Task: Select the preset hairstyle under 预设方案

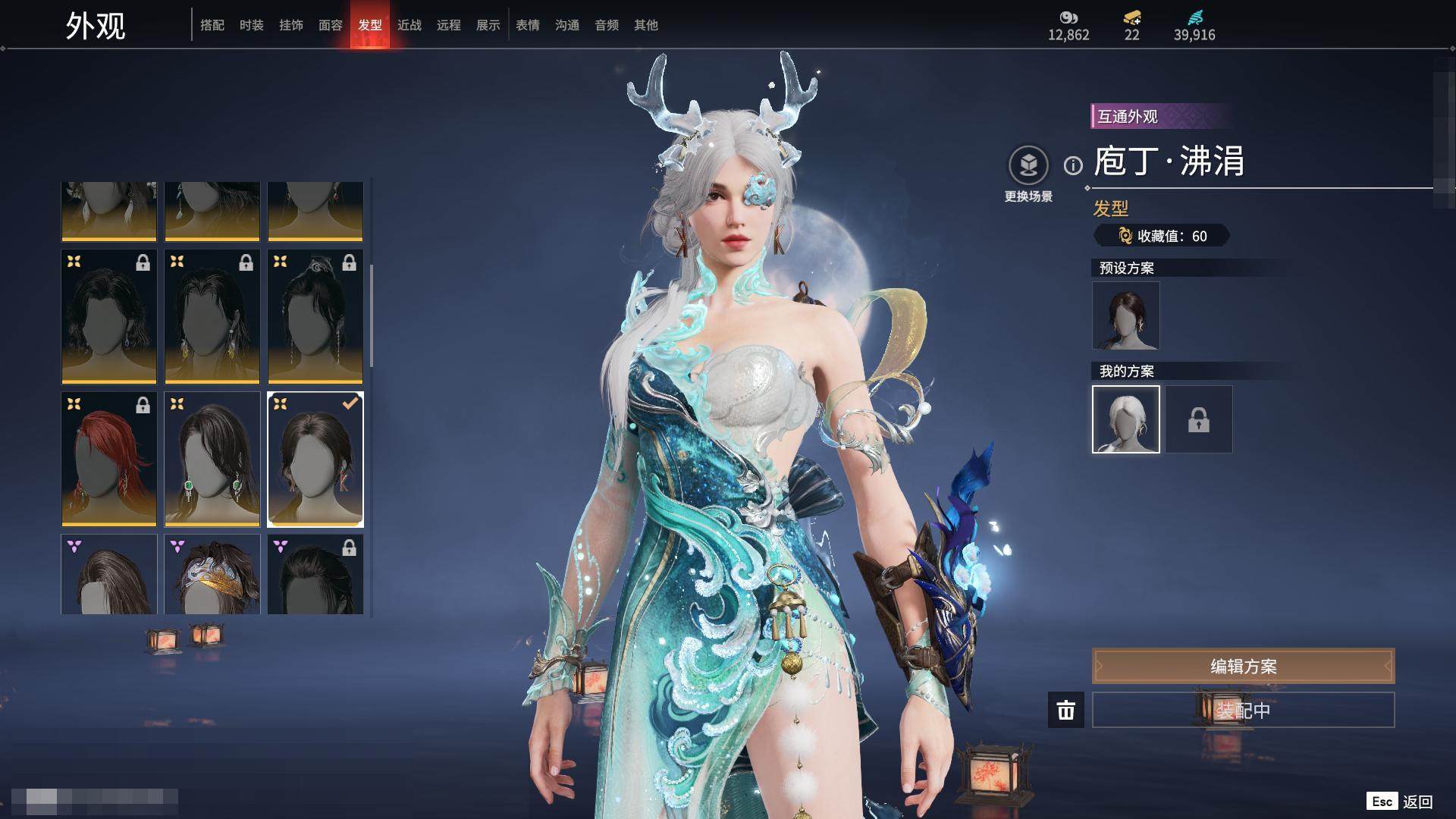Action: tap(1125, 315)
